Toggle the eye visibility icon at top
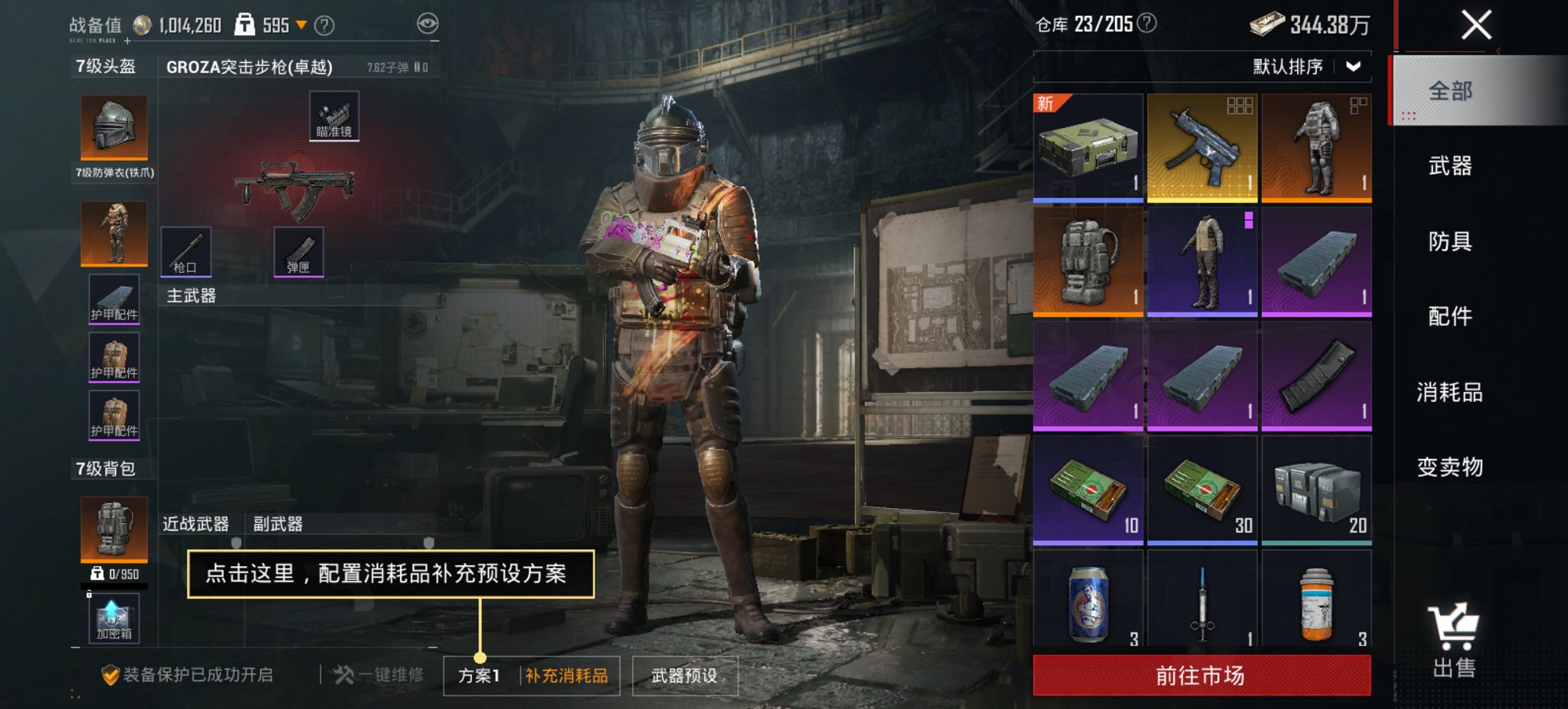Viewport: 1568px width, 709px height. [x=428, y=23]
